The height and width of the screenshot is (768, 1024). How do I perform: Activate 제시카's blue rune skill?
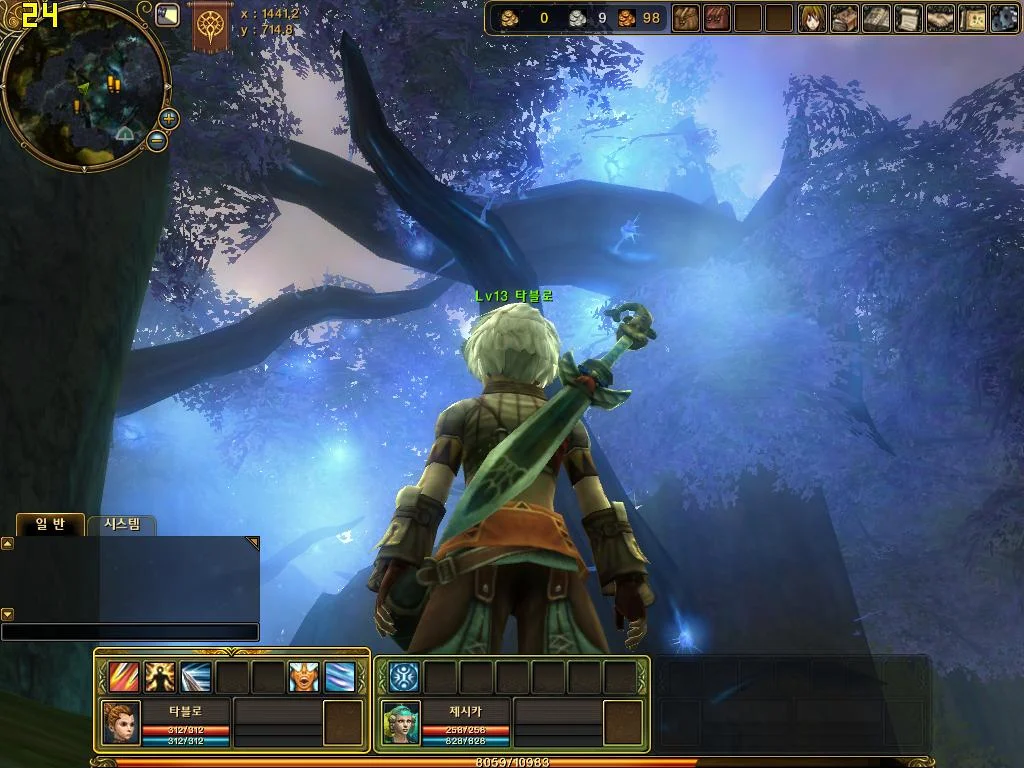pos(404,677)
